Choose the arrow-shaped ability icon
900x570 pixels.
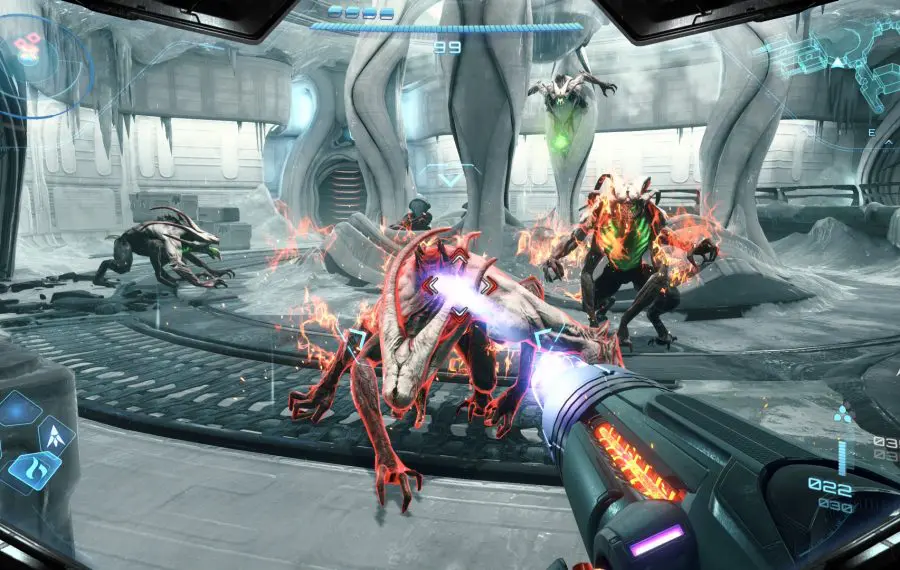coord(55,435)
